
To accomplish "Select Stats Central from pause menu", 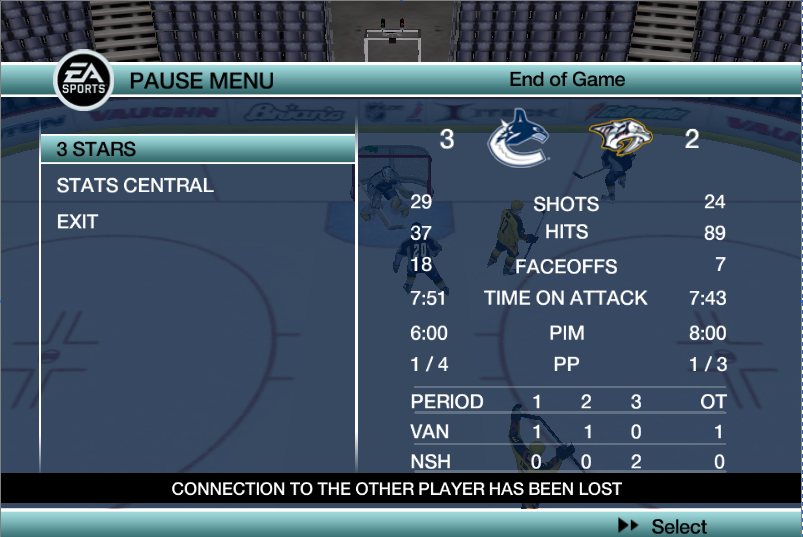I will tap(135, 185).
